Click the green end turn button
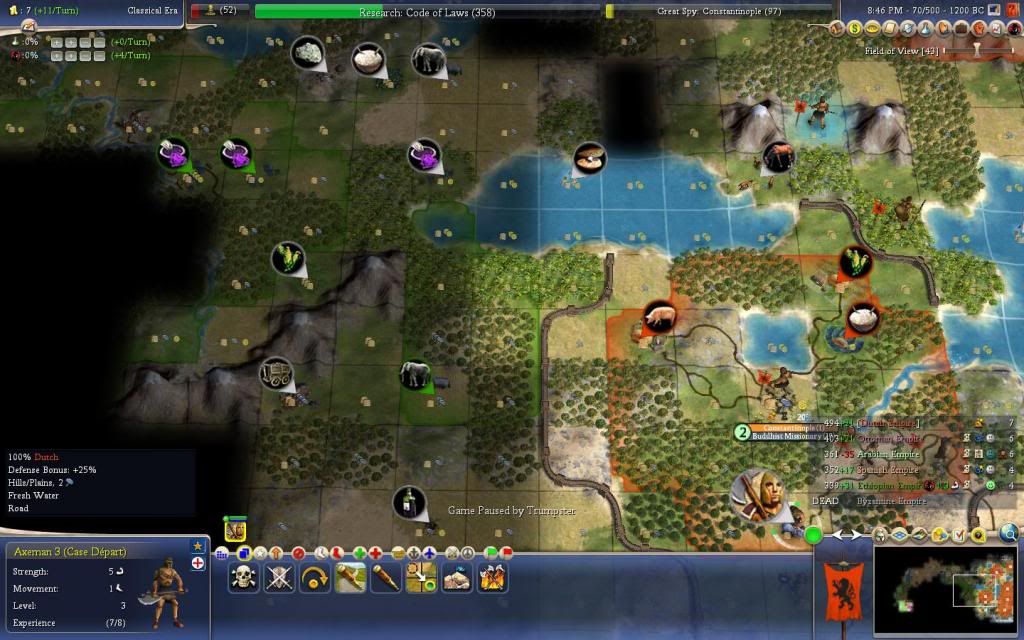Viewport: 1024px width, 640px height. pos(813,535)
